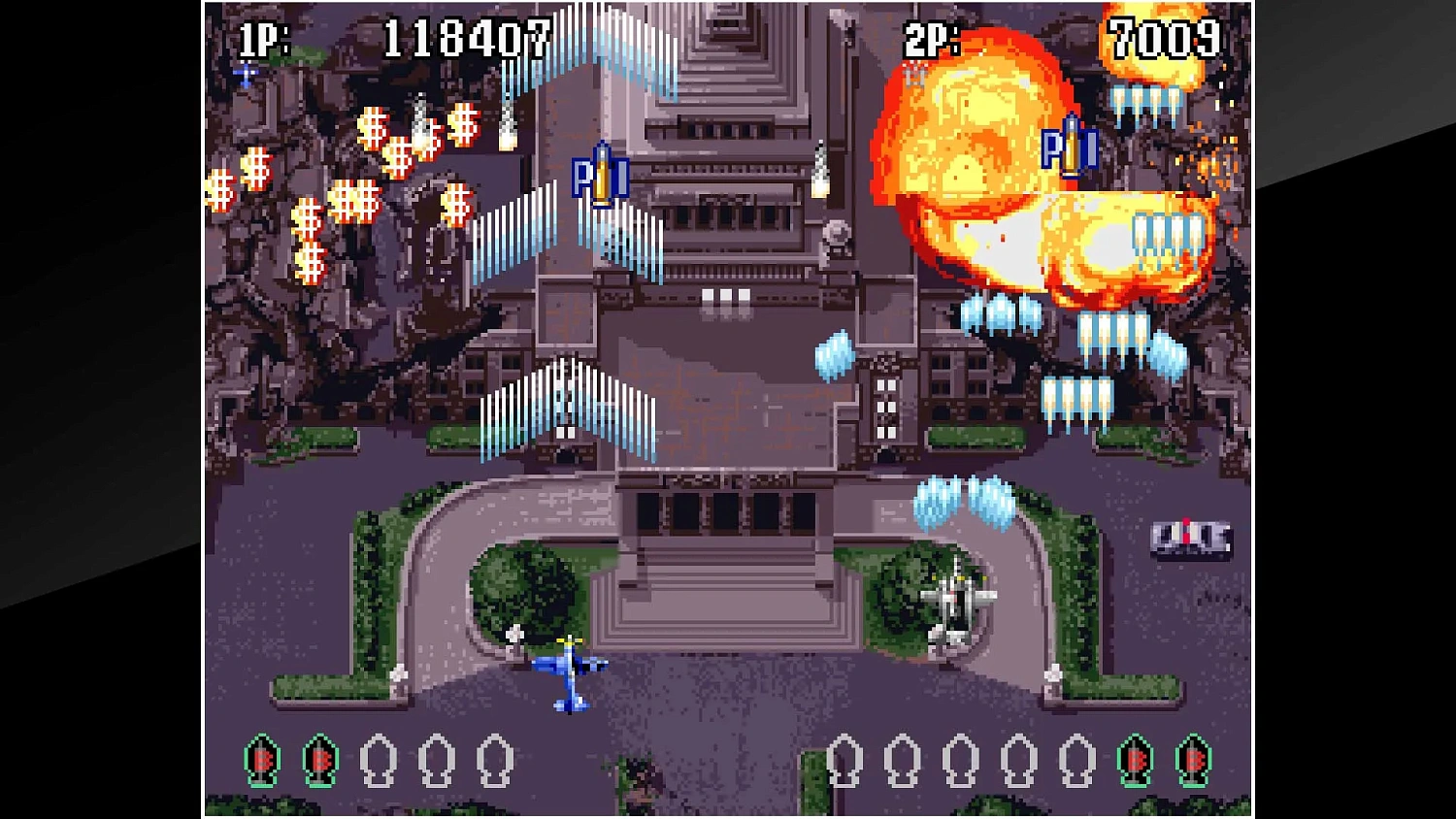Click the rightmost red bomb icon for 2P

[1191, 762]
